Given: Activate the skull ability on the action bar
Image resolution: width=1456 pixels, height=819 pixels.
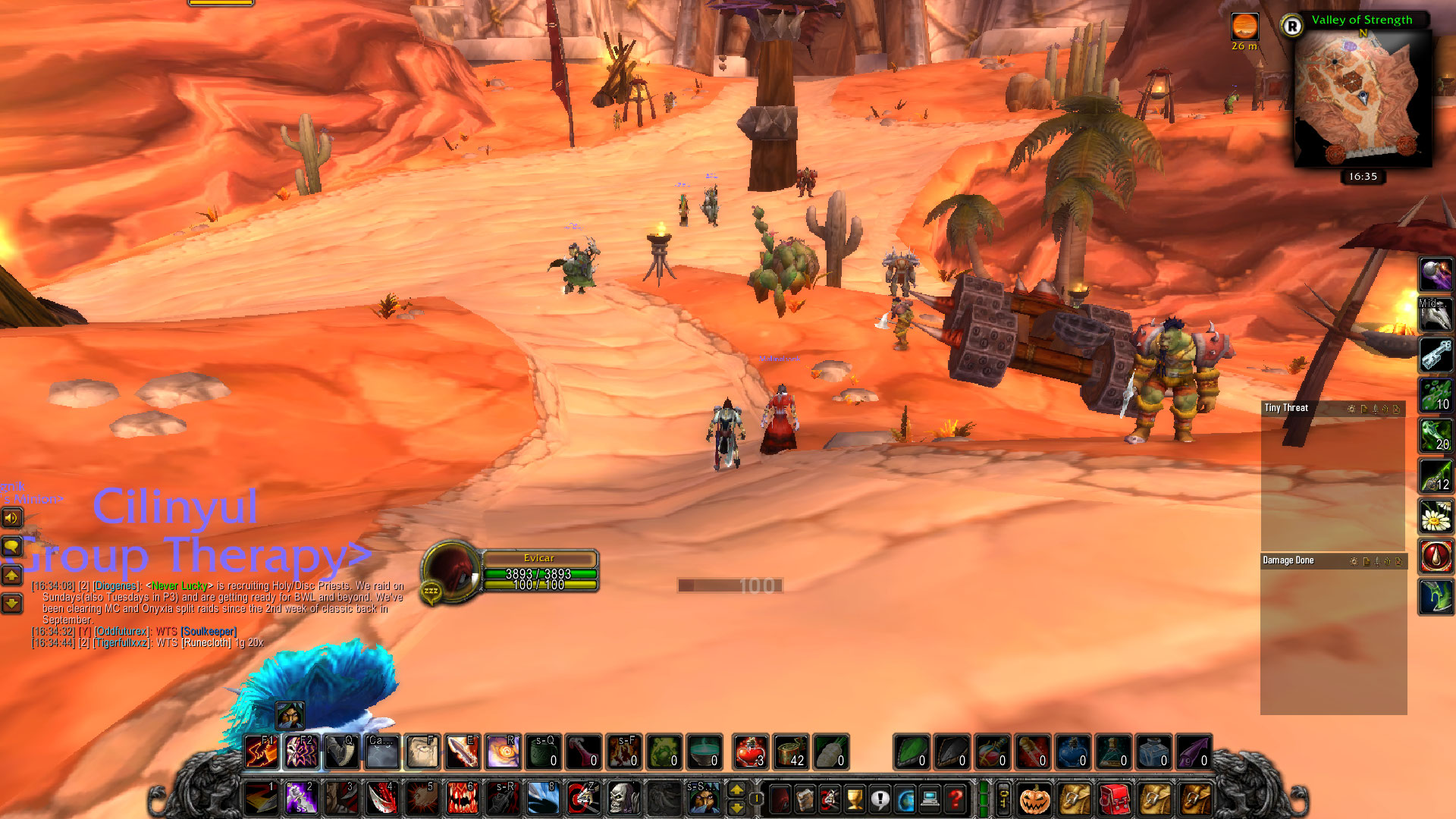Looking at the screenshot, I should click(x=623, y=799).
